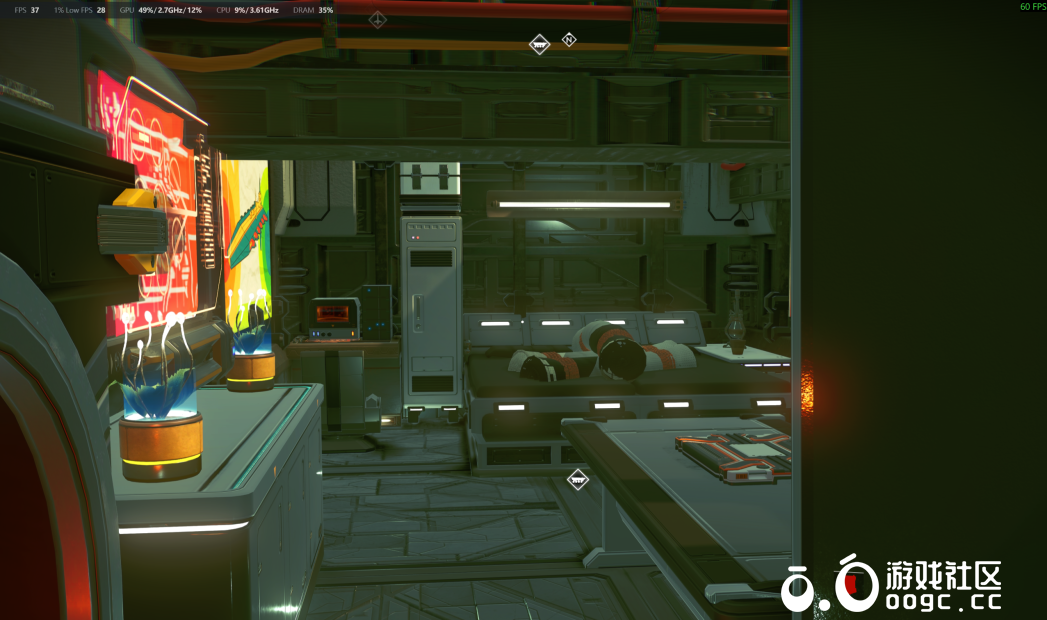This screenshot has height=620, width=1047.
Task: Select the freighter marker on the compass bar
Action: click(539, 44)
